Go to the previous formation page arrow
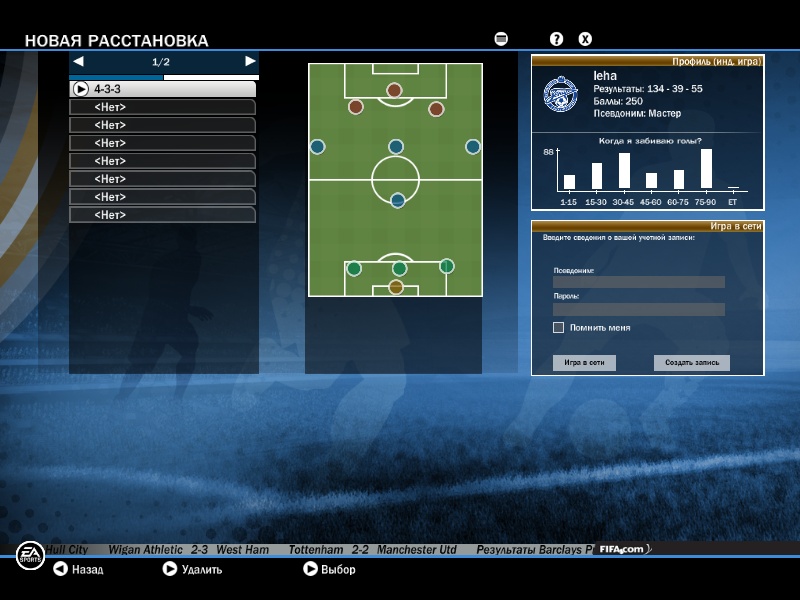The image size is (800, 600). (x=78, y=61)
